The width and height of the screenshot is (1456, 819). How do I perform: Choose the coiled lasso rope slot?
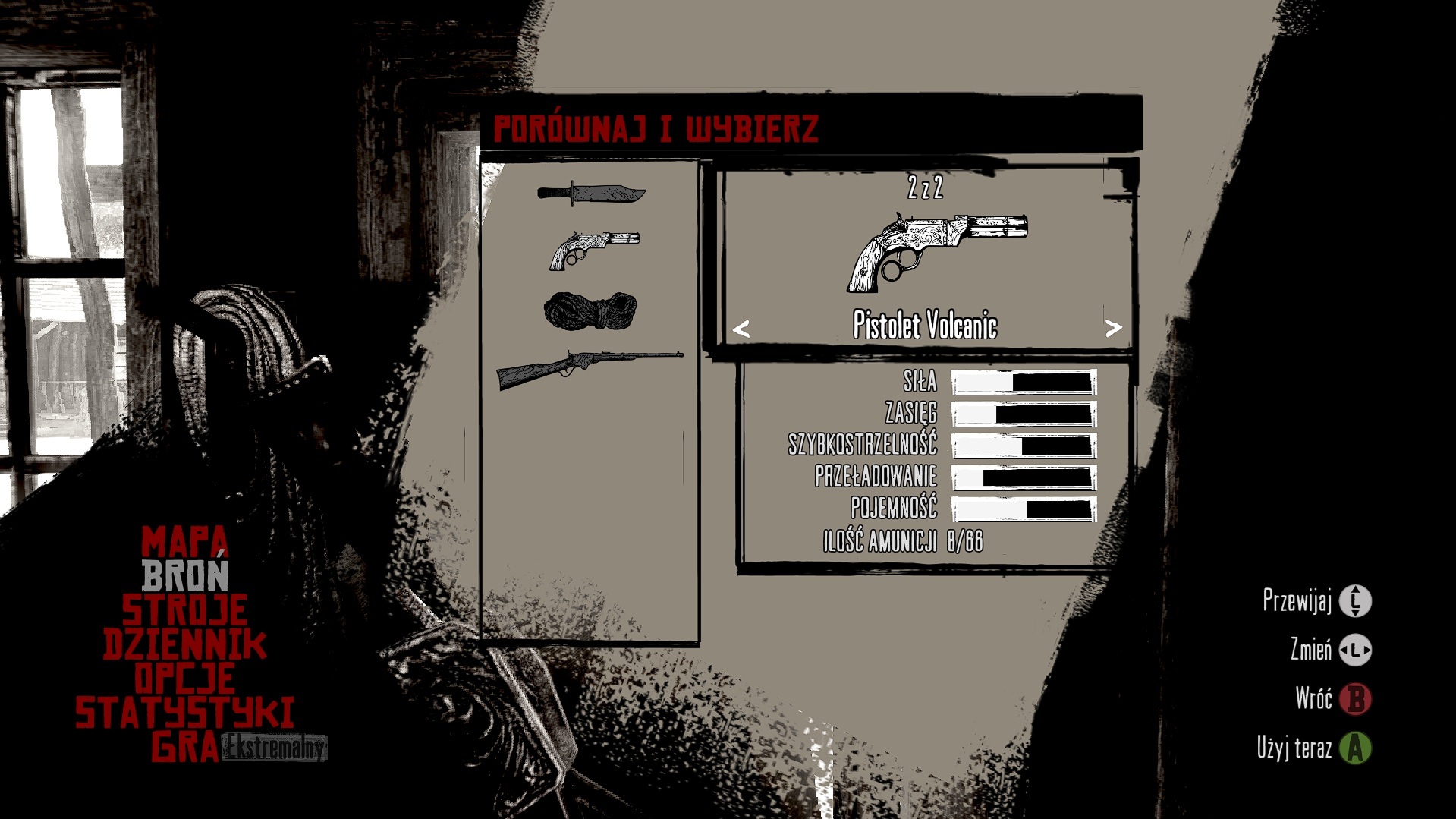[x=590, y=310]
